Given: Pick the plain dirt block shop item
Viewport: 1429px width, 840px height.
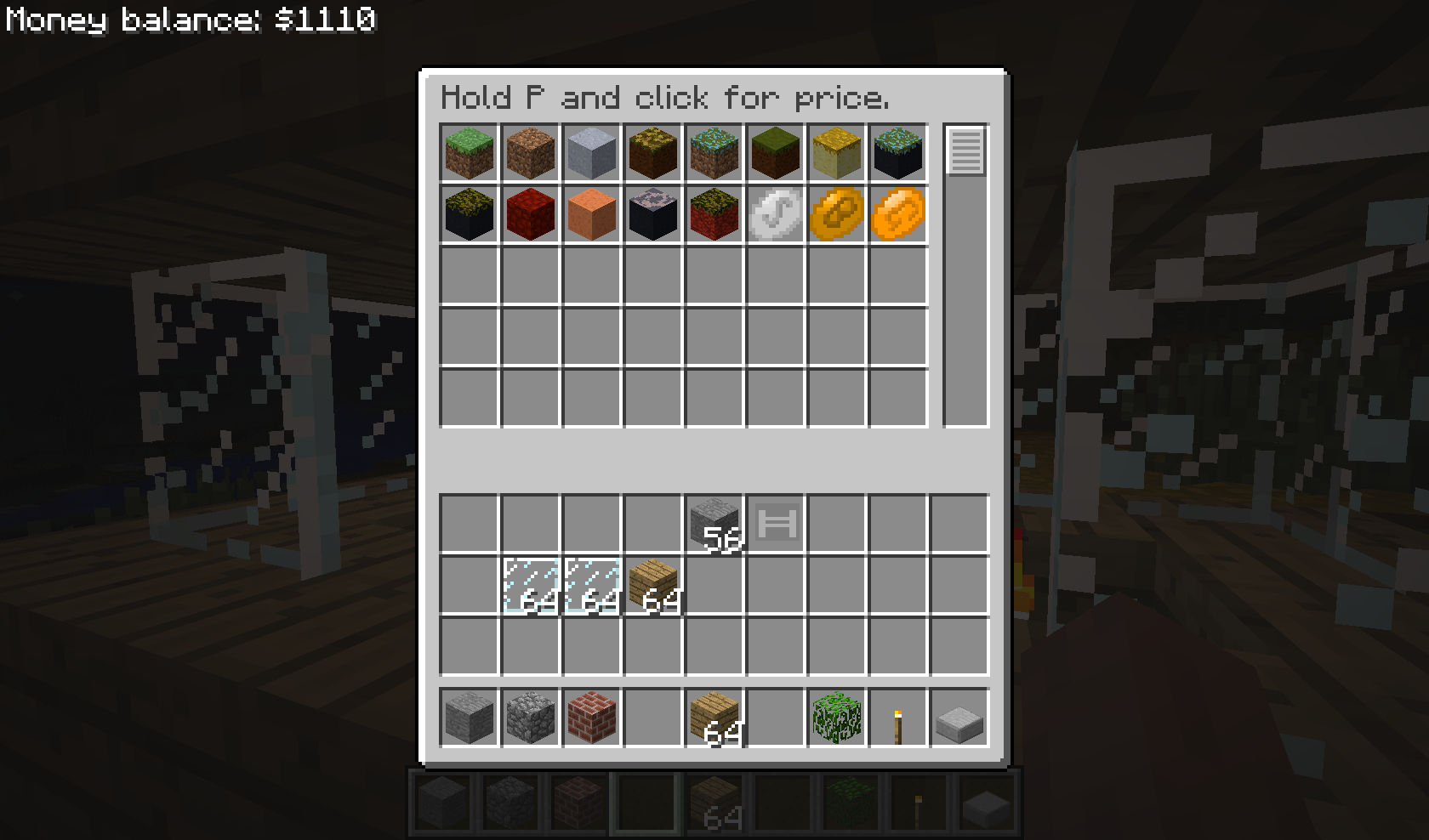Looking at the screenshot, I should tap(531, 153).
